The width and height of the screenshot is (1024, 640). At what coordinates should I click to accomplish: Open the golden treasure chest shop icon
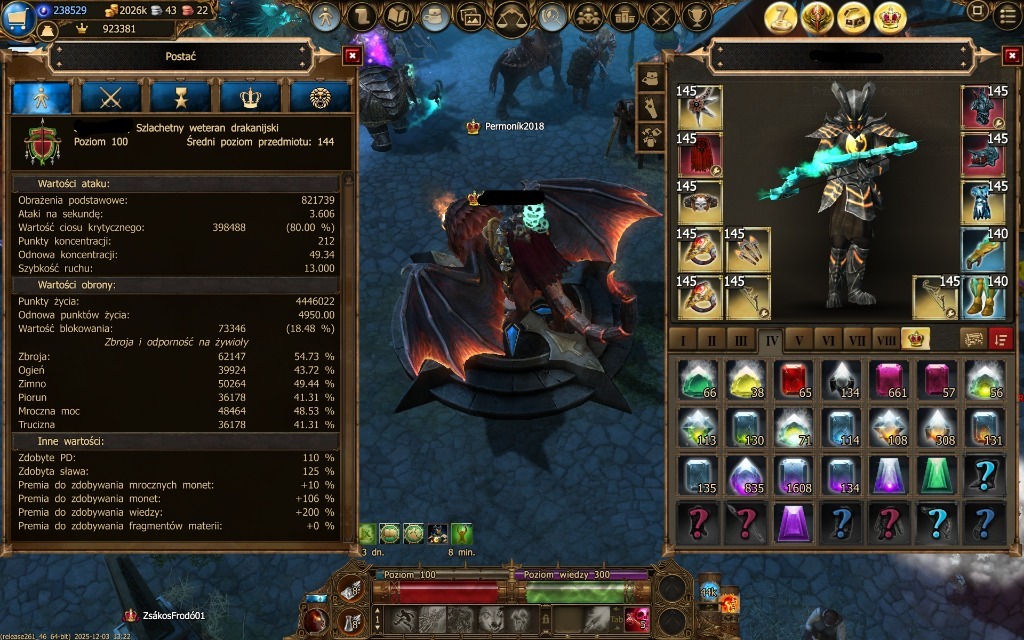click(x=853, y=17)
